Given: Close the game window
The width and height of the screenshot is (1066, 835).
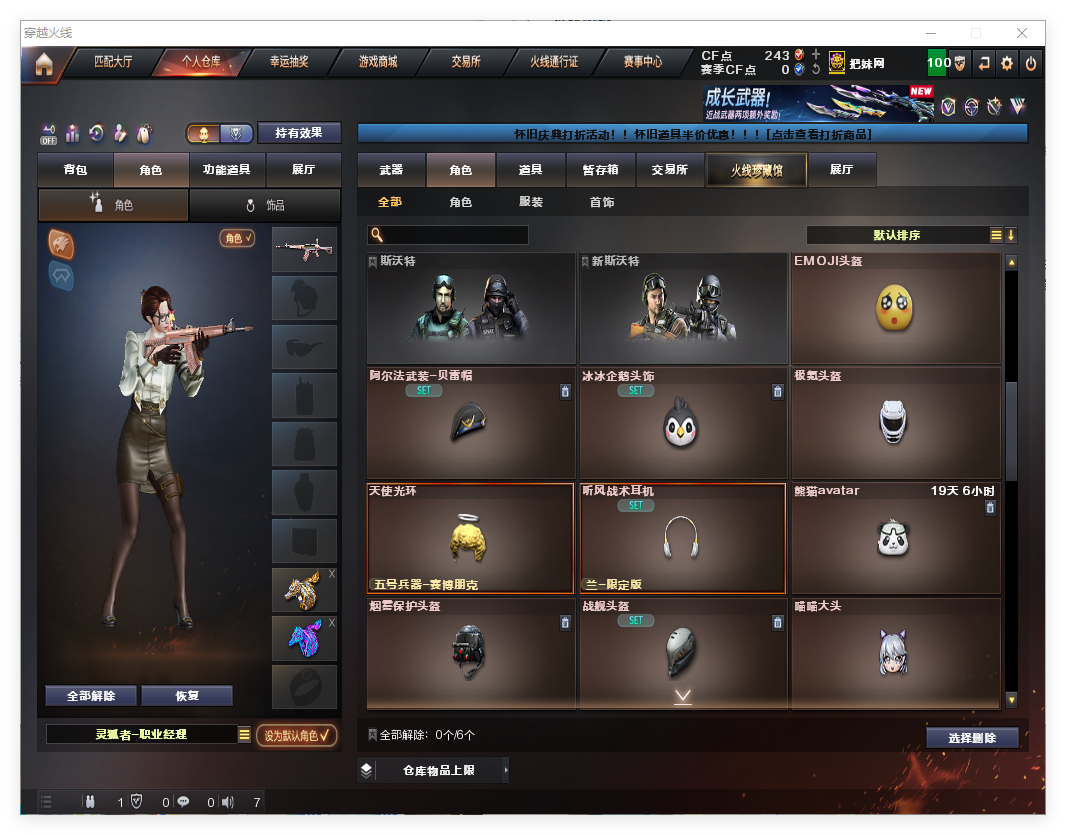Looking at the screenshot, I should (1021, 33).
